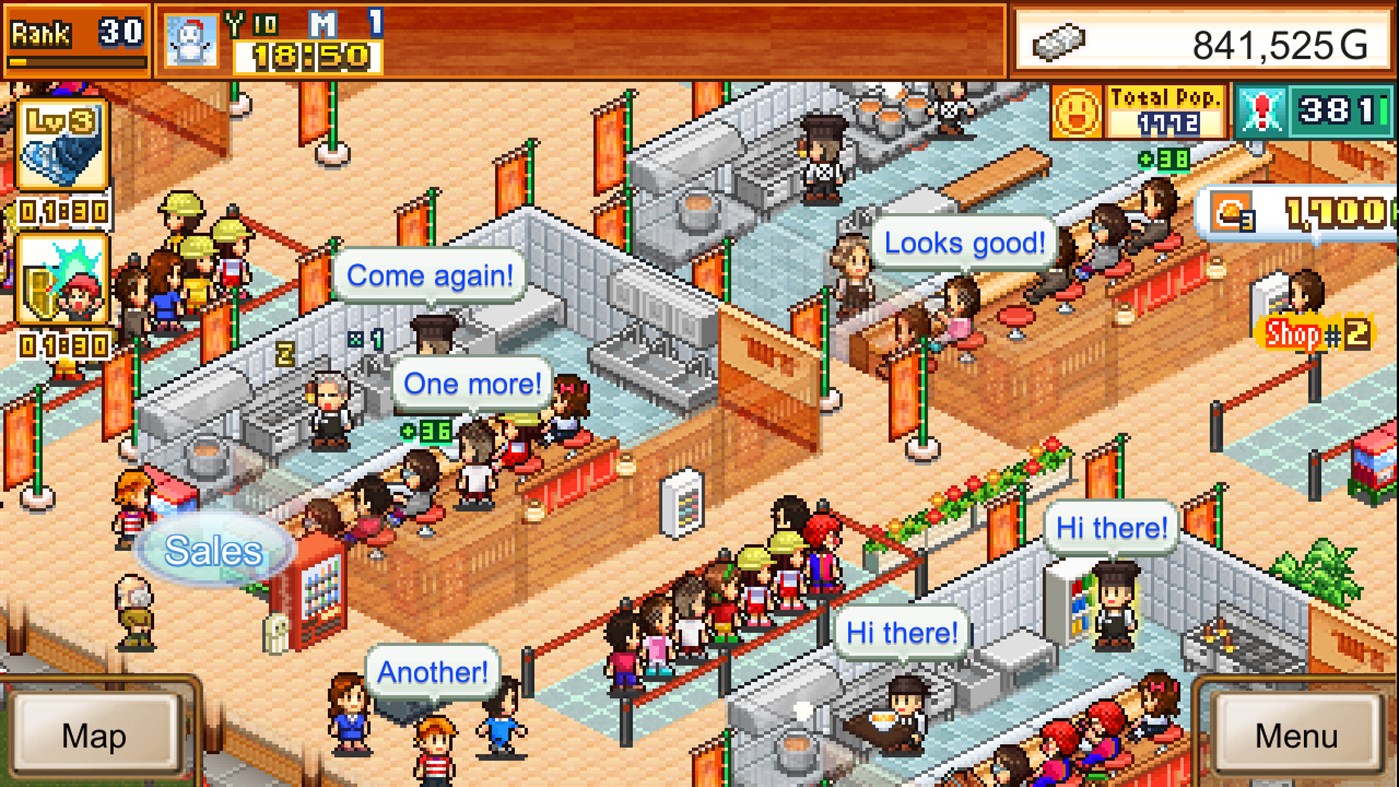
Task: Tap the red customer icon beside 381
Action: pos(1263,109)
